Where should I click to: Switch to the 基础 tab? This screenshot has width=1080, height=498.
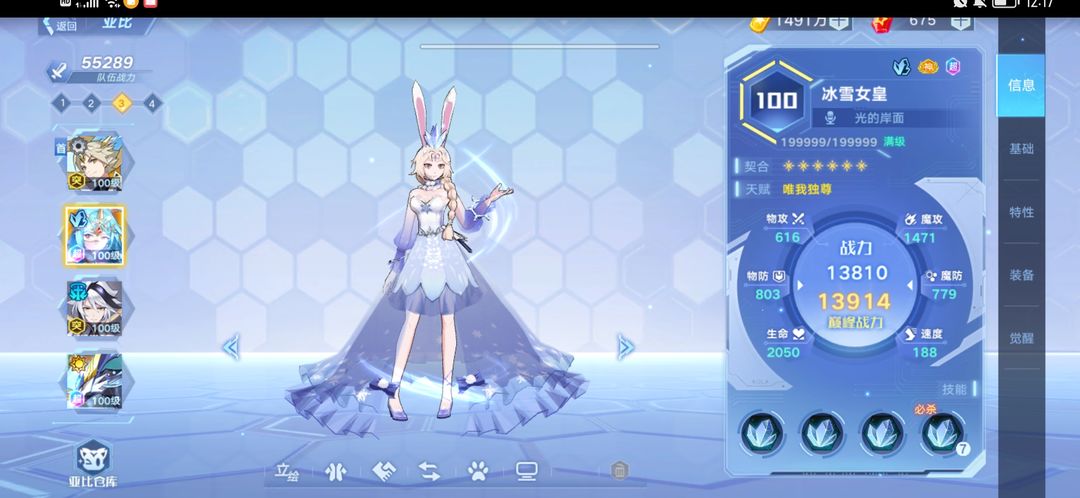(1021, 149)
